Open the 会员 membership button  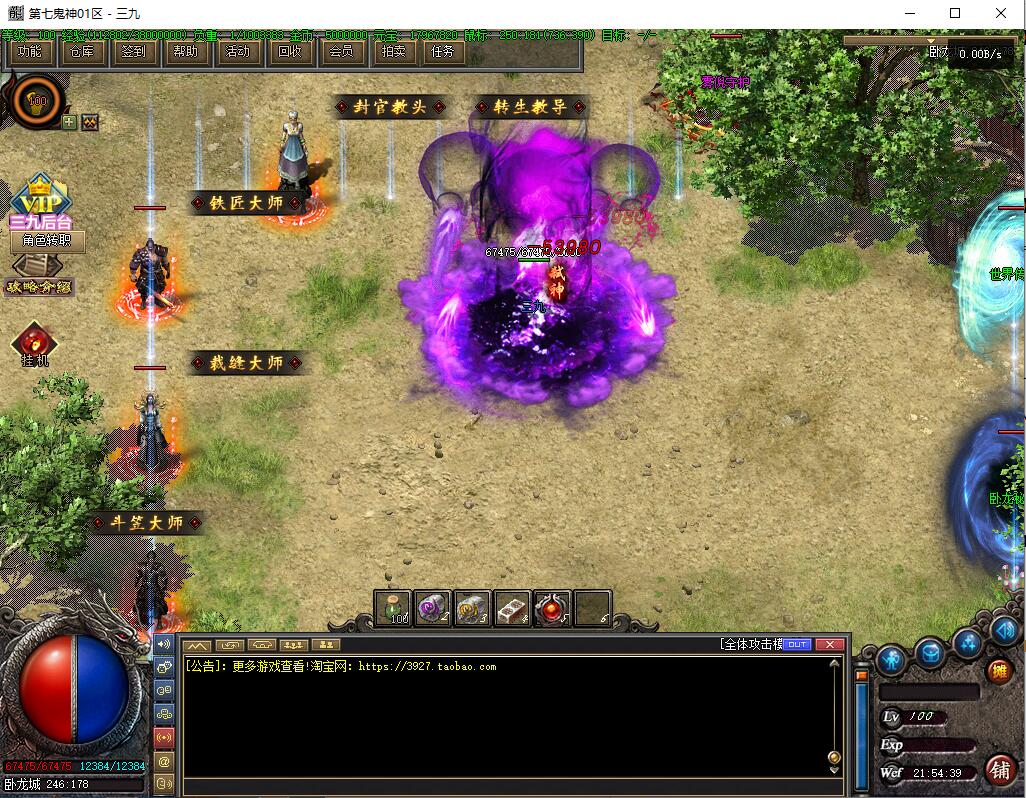(x=342, y=52)
